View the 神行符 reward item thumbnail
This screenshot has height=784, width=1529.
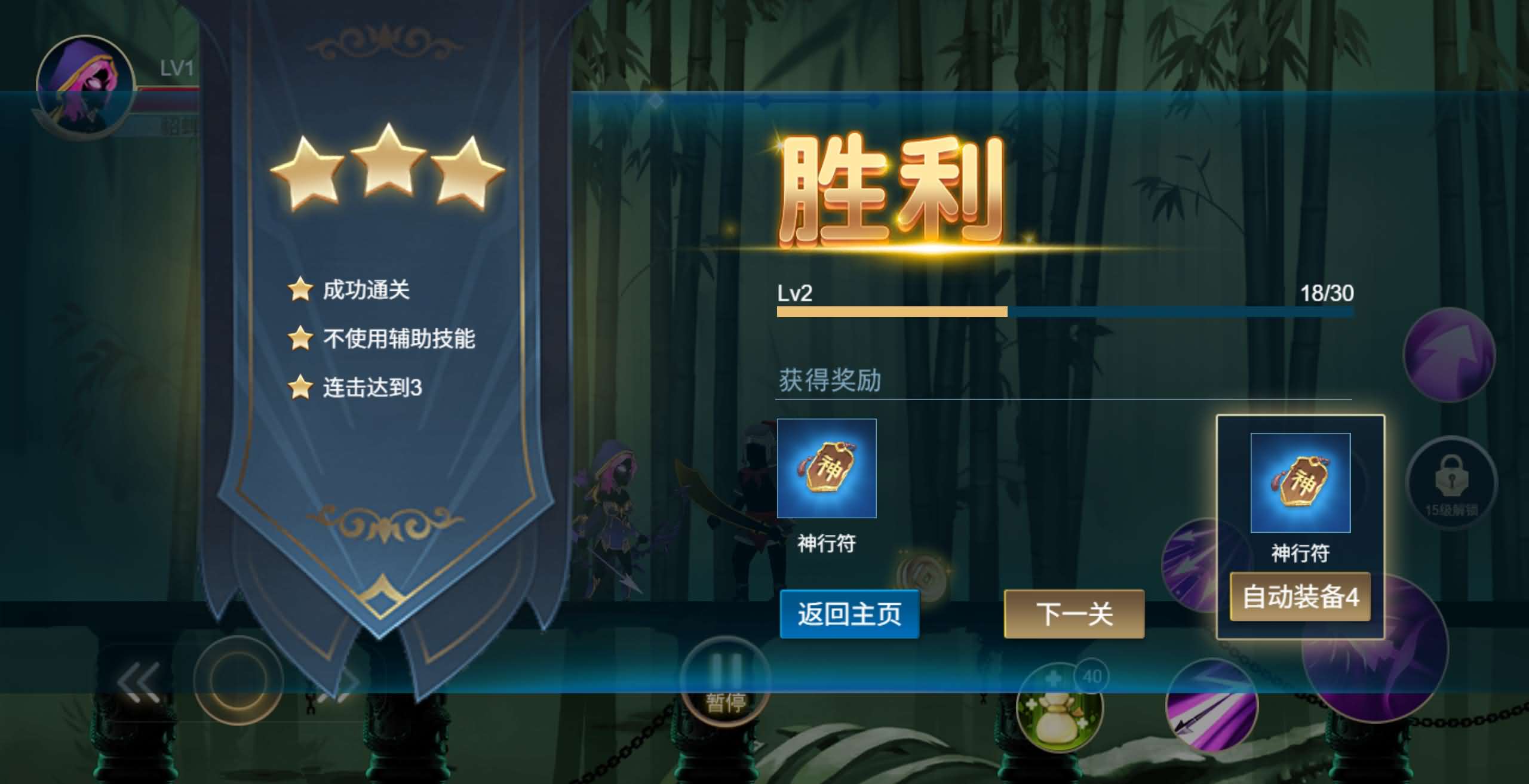(828, 469)
